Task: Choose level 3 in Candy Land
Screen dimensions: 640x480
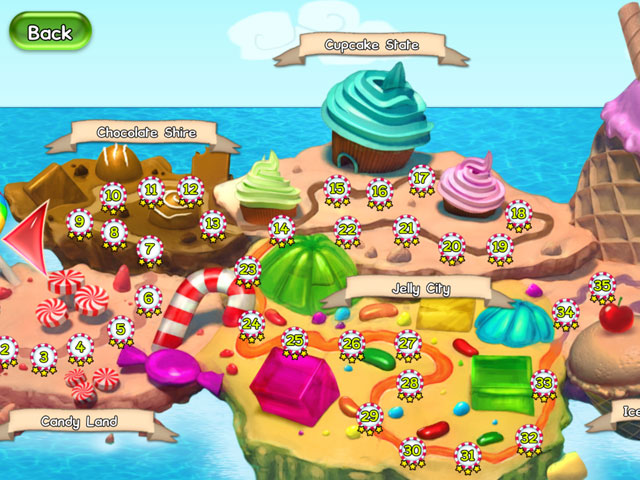Action: click(x=43, y=356)
